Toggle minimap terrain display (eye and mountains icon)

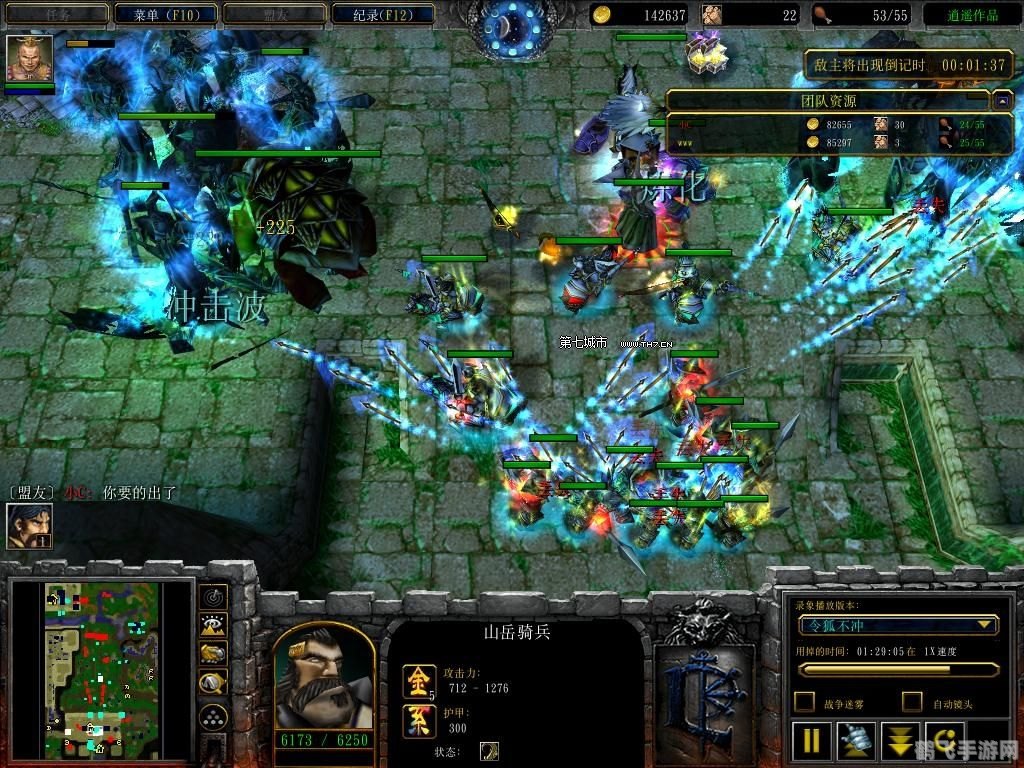click(x=213, y=626)
